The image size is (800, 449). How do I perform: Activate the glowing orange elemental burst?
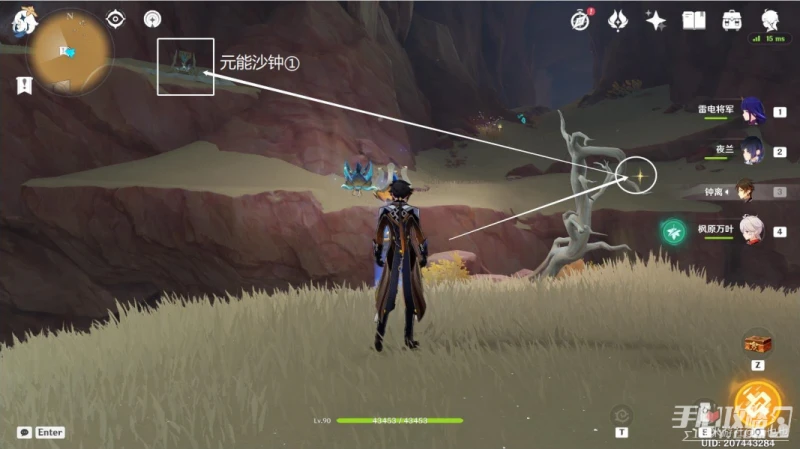[x=759, y=403]
